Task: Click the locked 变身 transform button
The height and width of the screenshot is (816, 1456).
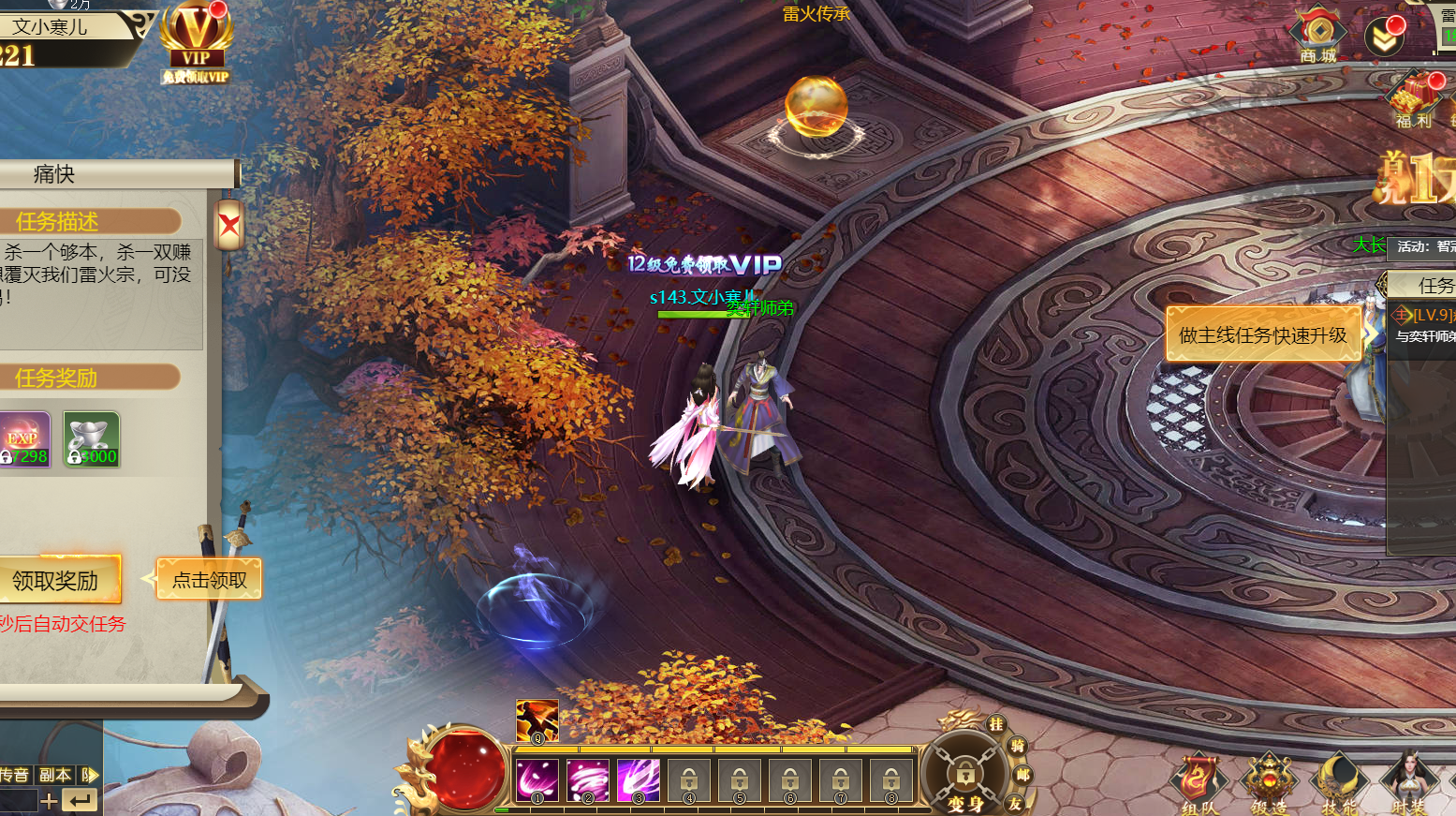Action: tap(964, 776)
